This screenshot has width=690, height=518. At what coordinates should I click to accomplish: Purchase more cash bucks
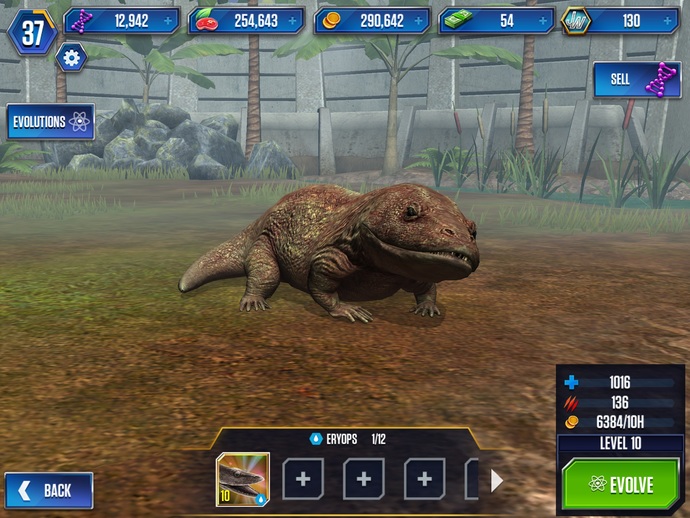541,20
